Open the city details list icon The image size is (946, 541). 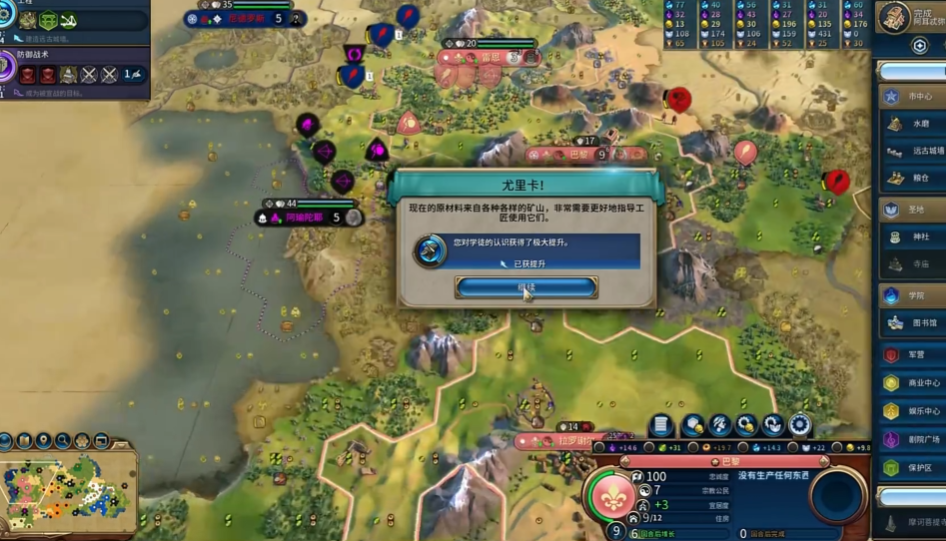[661, 425]
